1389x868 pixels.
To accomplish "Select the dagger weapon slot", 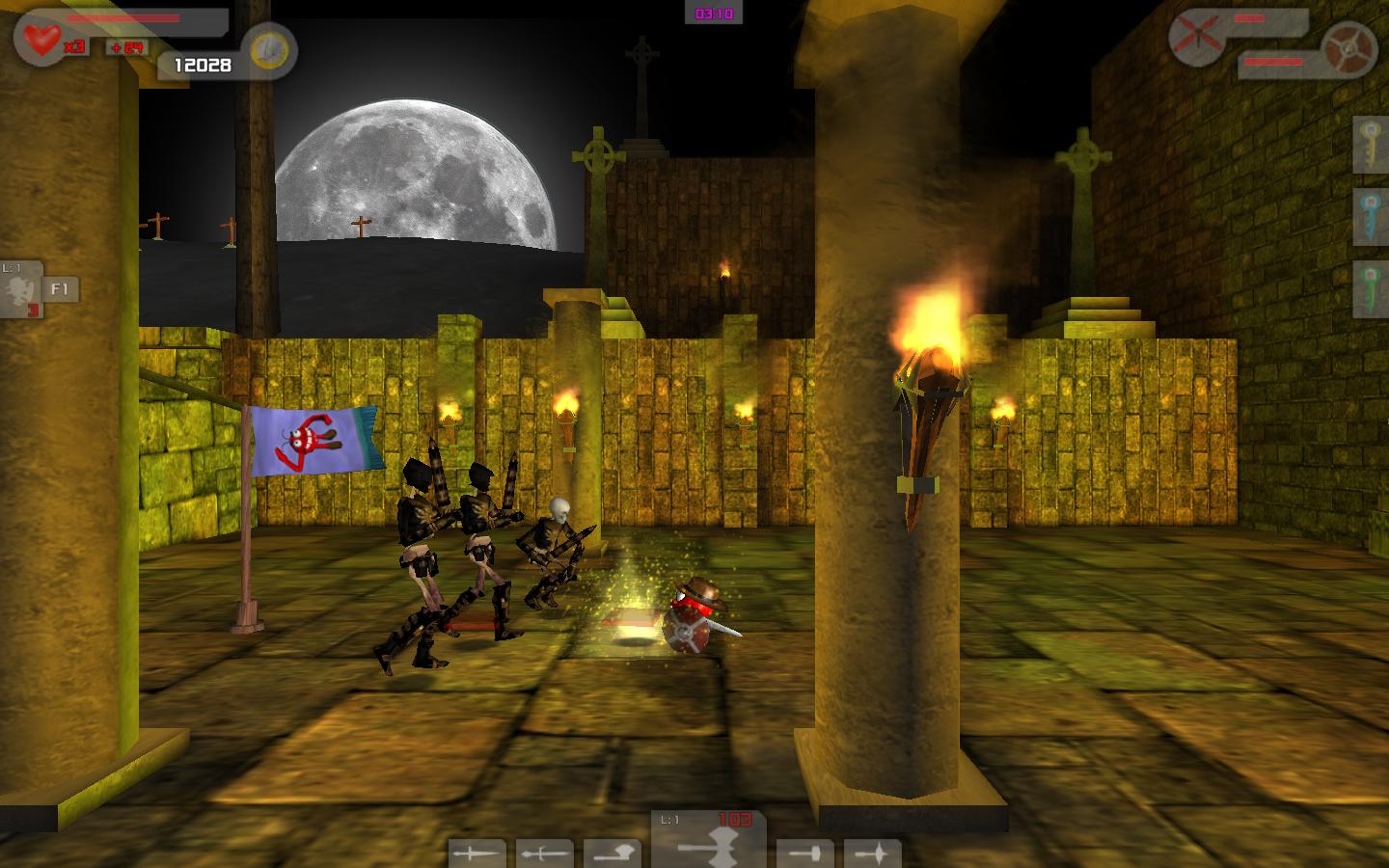I will 477,854.
